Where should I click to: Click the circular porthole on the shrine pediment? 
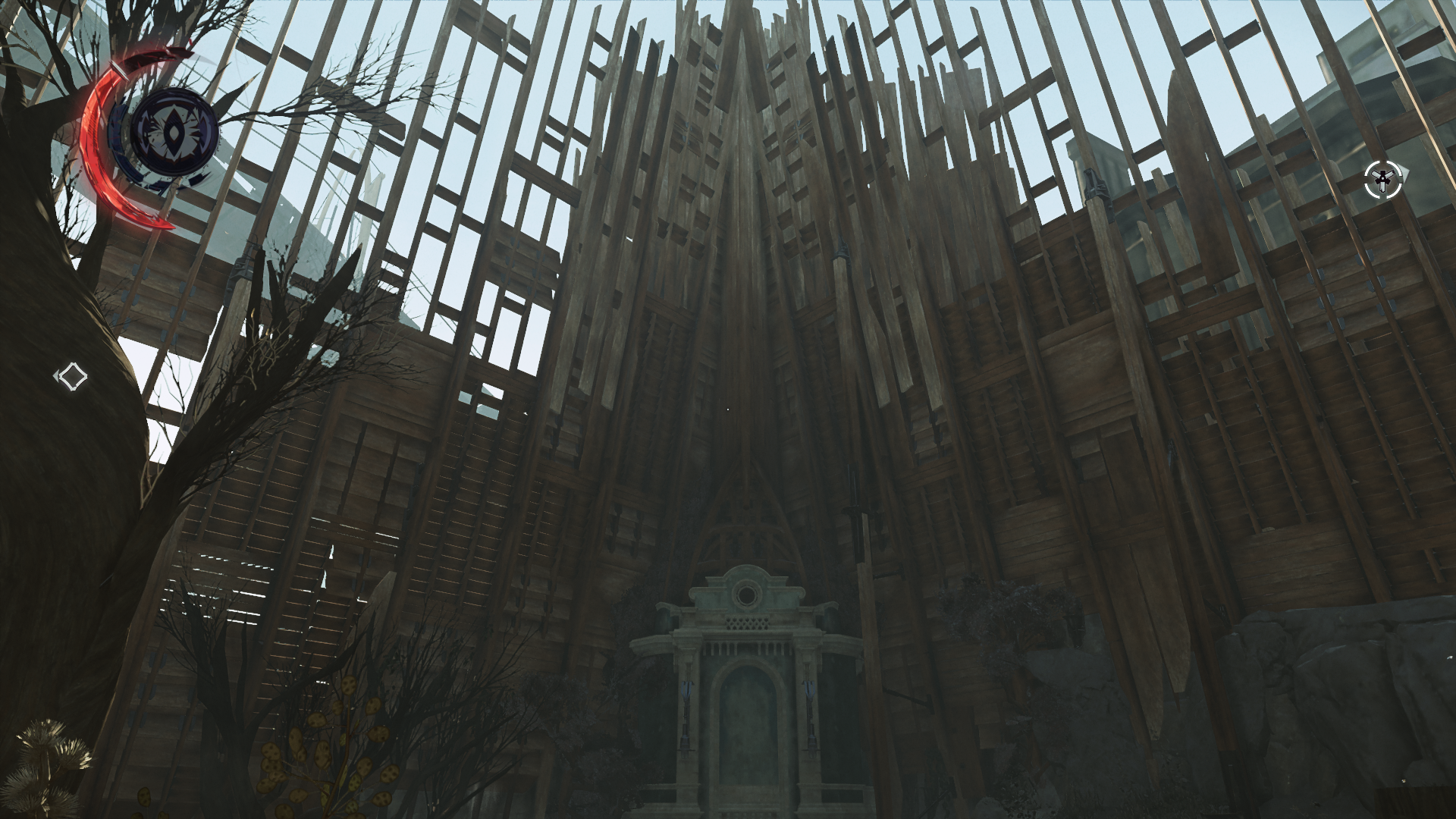tap(747, 594)
